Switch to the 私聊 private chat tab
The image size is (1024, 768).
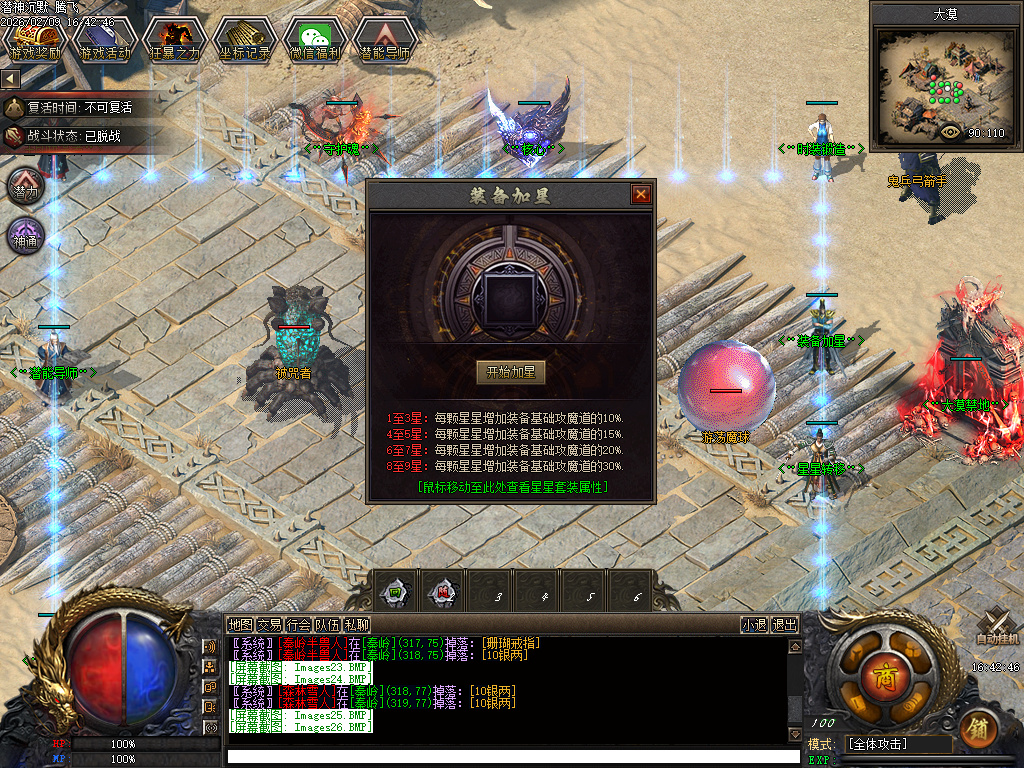pyautogui.click(x=356, y=625)
